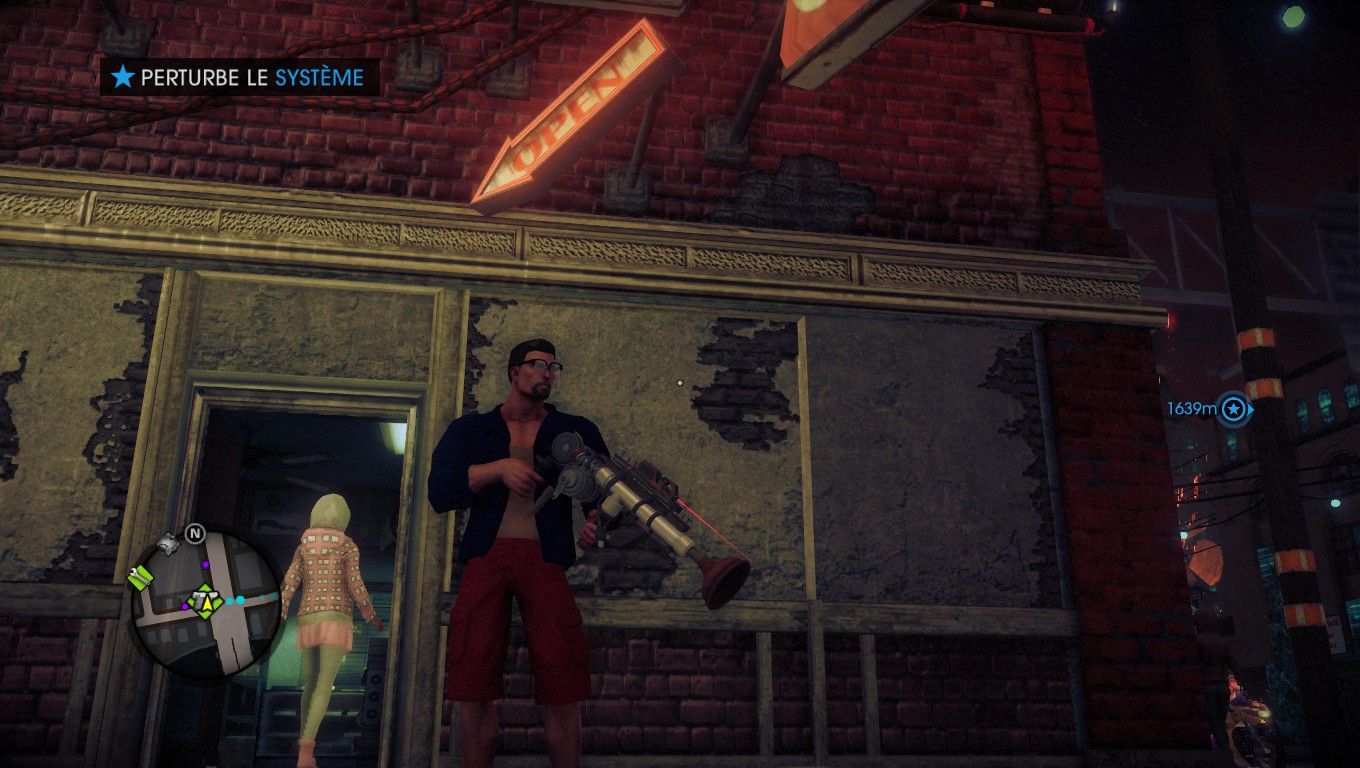Select the green wrench garage marker
Viewport: 1360px width, 768px height.
point(141,577)
